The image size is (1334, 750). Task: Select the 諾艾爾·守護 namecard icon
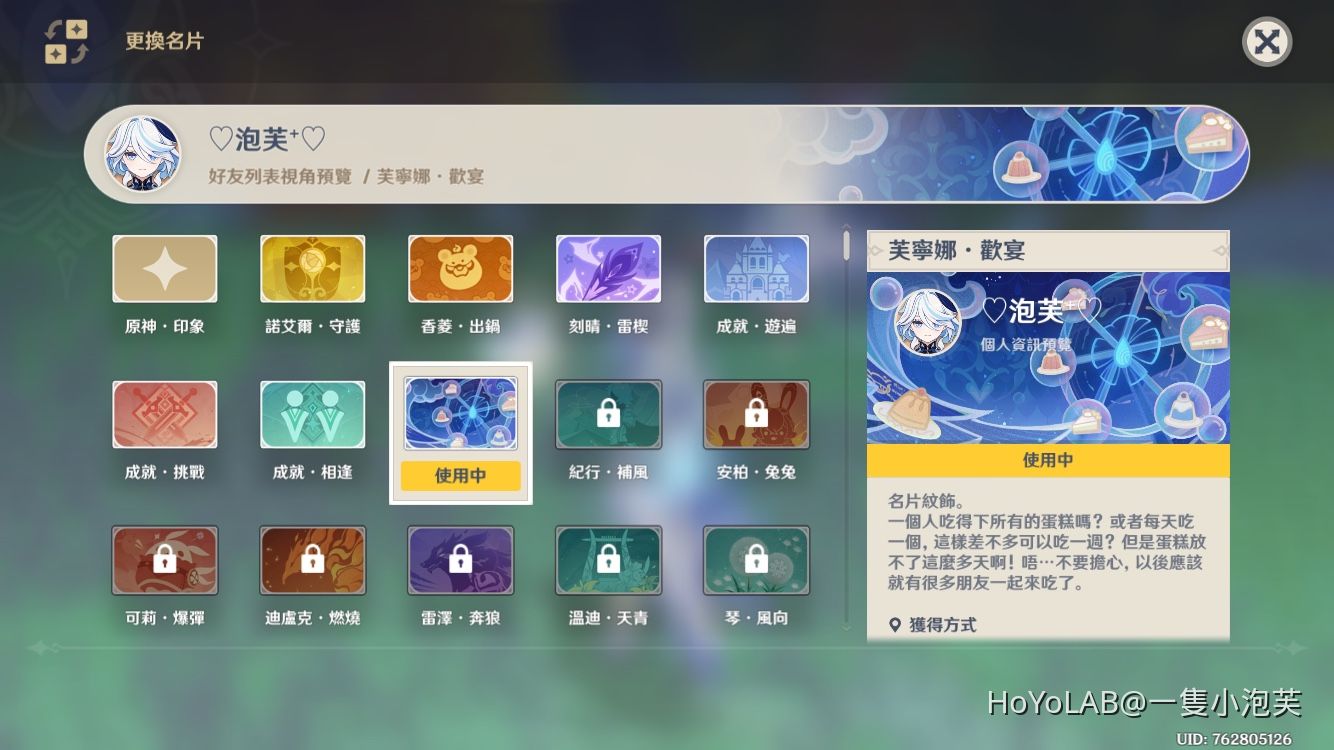point(312,268)
